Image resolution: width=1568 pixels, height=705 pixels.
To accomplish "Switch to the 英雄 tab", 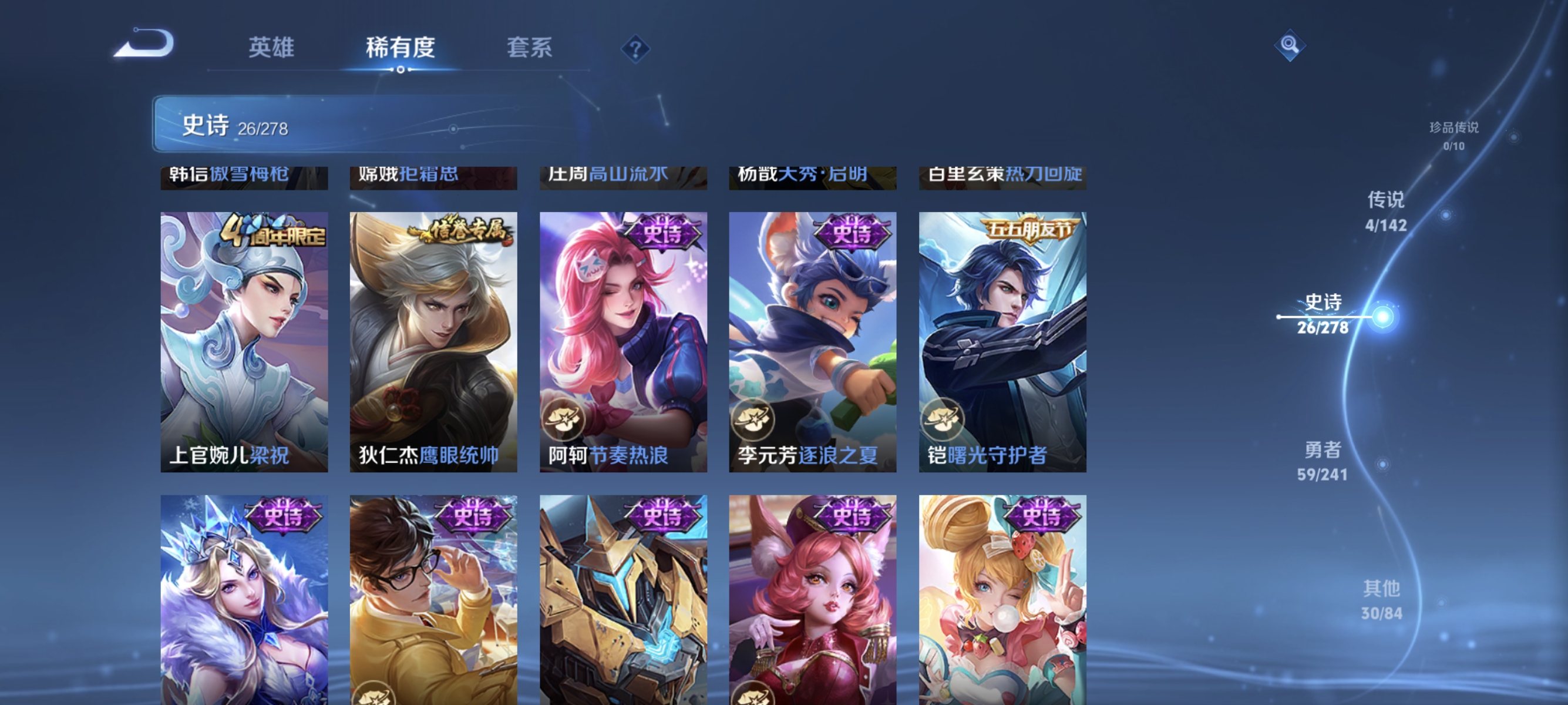I will pyautogui.click(x=271, y=48).
